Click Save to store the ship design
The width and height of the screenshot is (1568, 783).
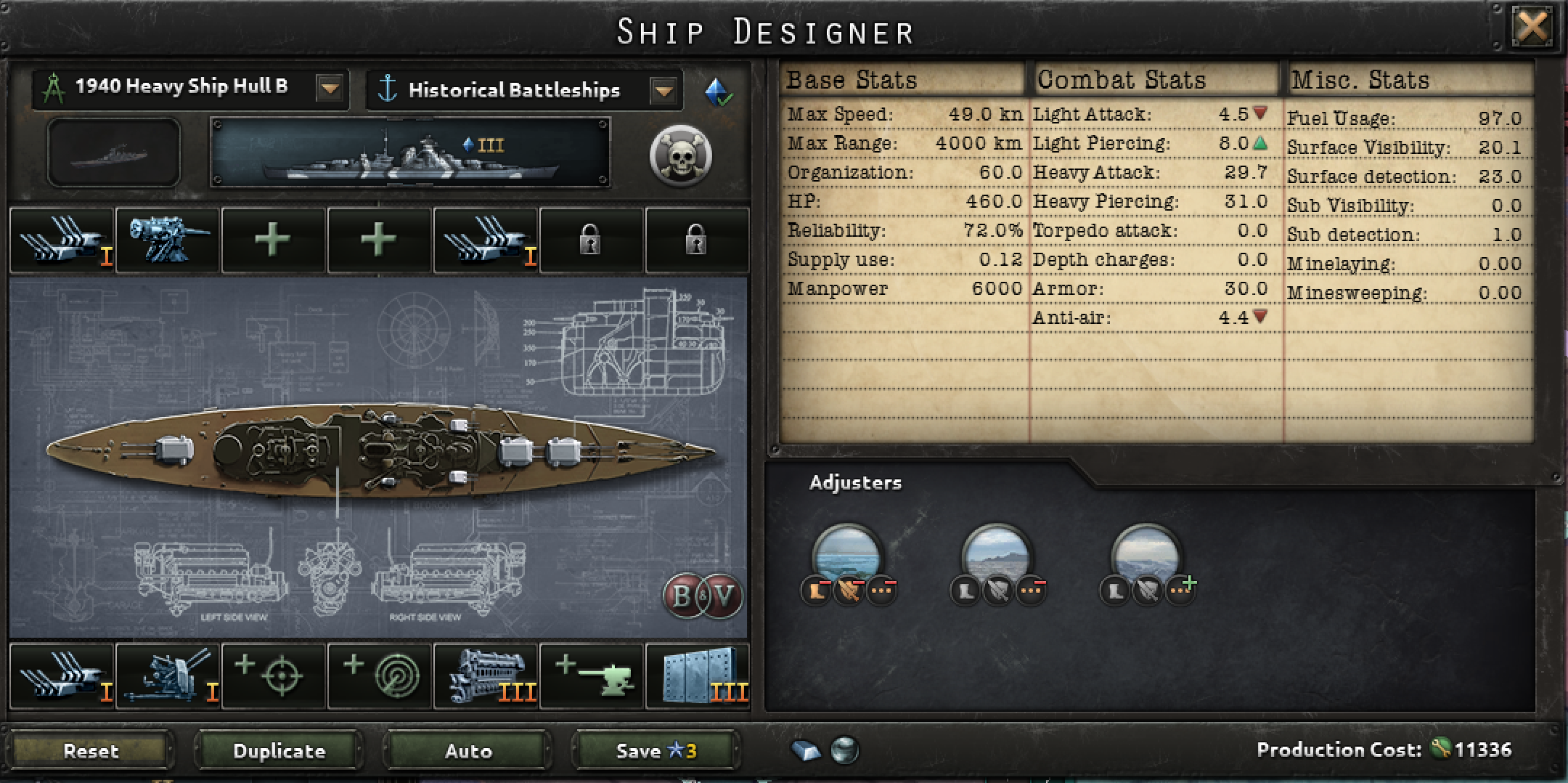[x=652, y=751]
